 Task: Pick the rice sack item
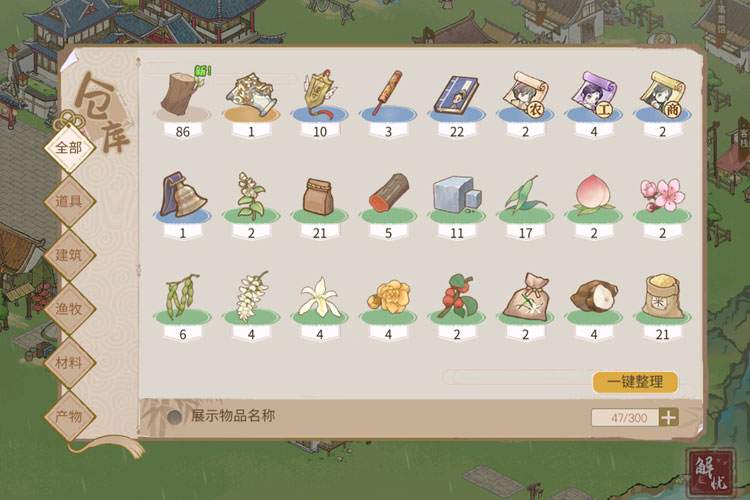point(661,297)
